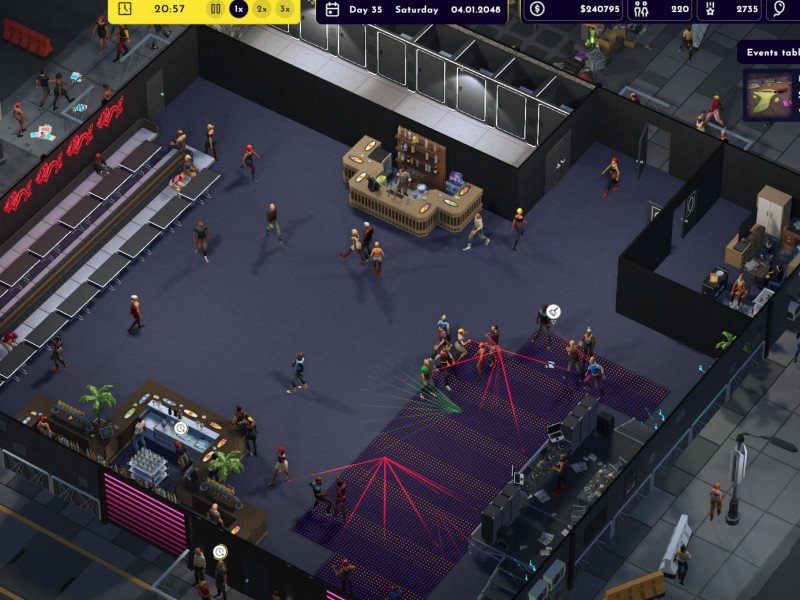Open the Events table panel
The height and width of the screenshot is (600, 800).
(x=770, y=53)
